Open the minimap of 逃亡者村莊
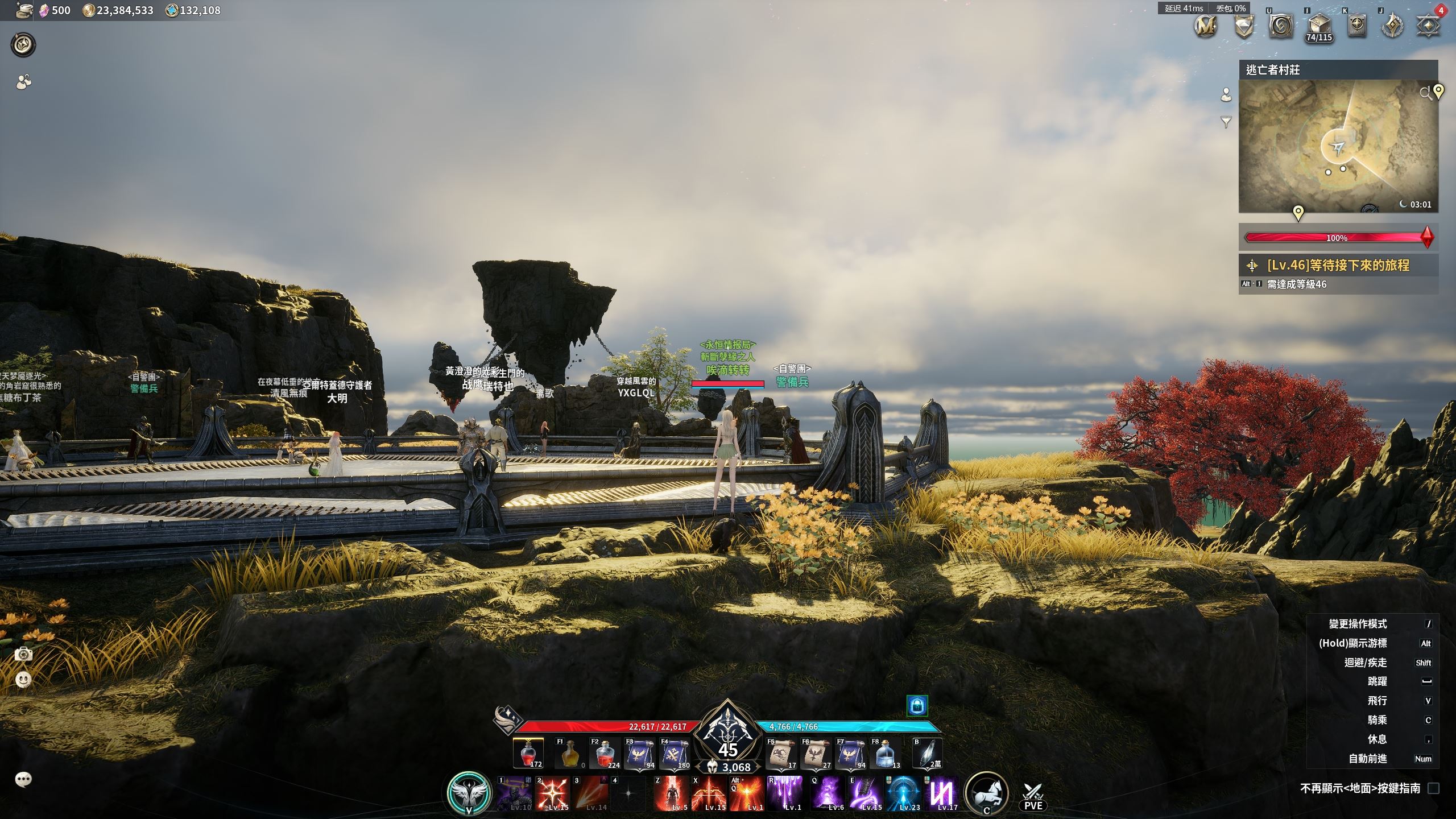The image size is (1456, 819). [x=1338, y=147]
